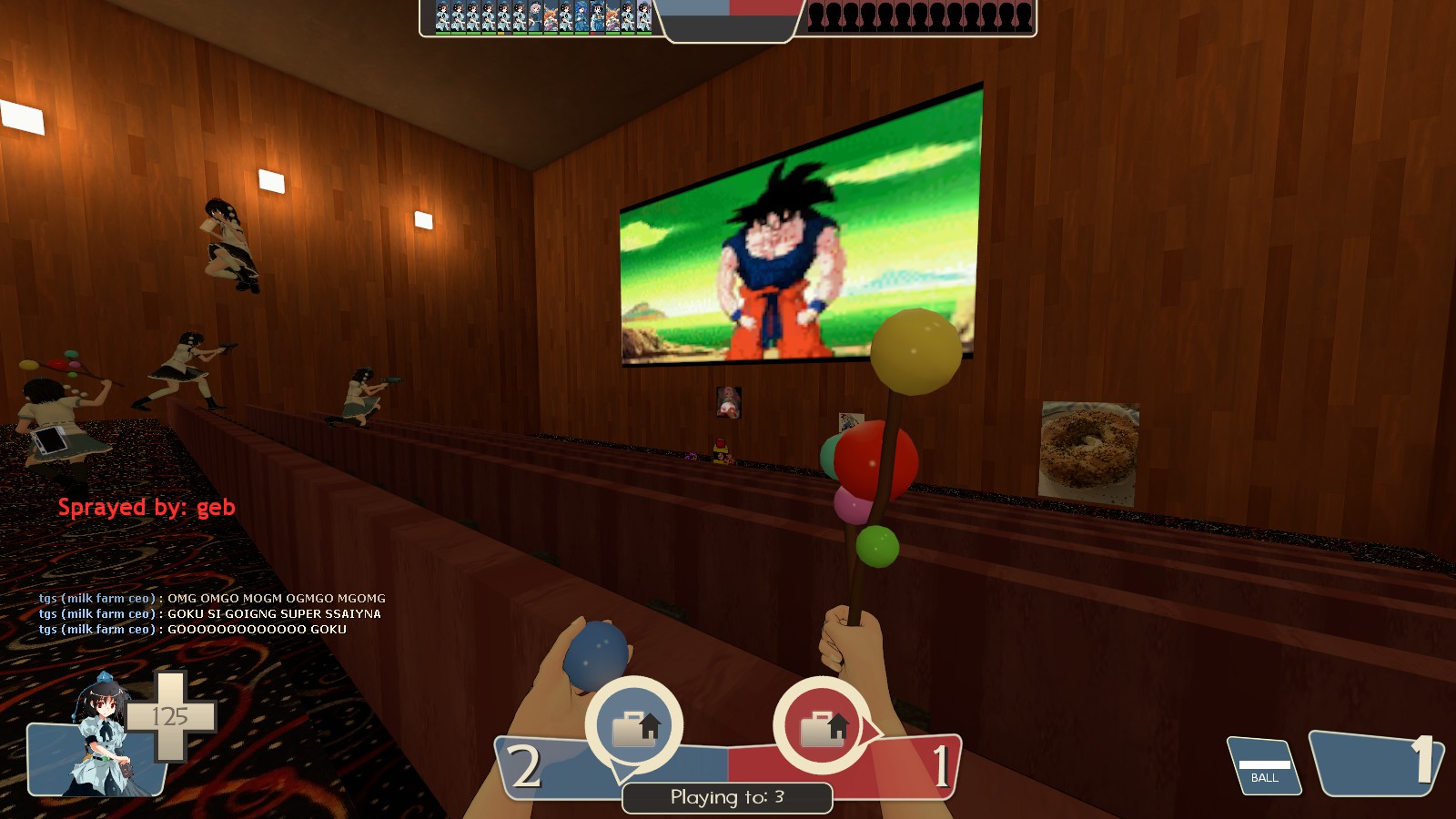Click the BALL item meter panel
The width and height of the screenshot is (1456, 819).
pyautogui.click(x=1264, y=766)
